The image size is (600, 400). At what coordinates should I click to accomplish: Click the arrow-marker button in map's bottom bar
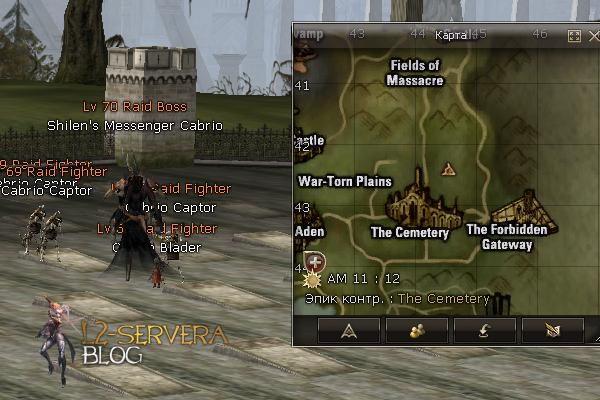click(x=349, y=331)
